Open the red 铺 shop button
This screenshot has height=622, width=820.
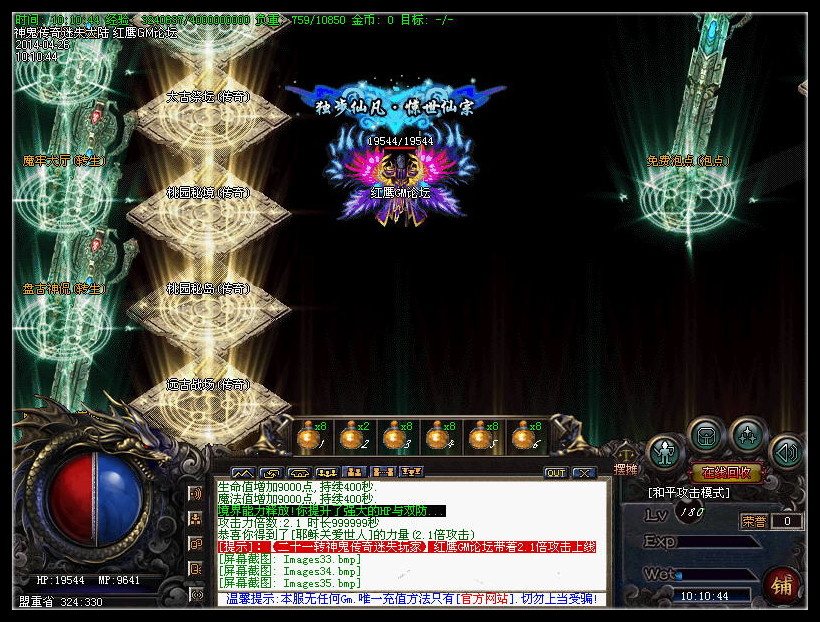coord(782,585)
